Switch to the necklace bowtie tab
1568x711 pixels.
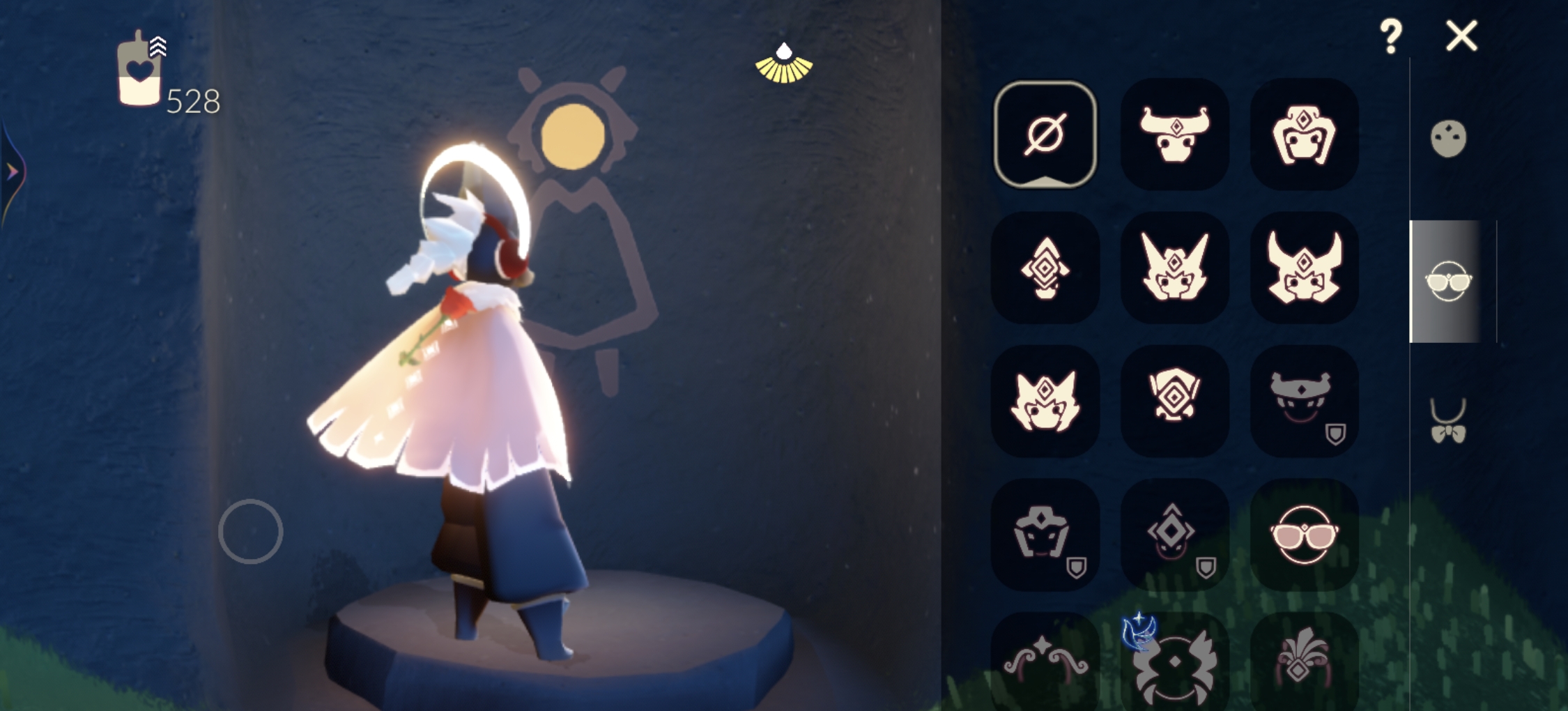(1448, 422)
